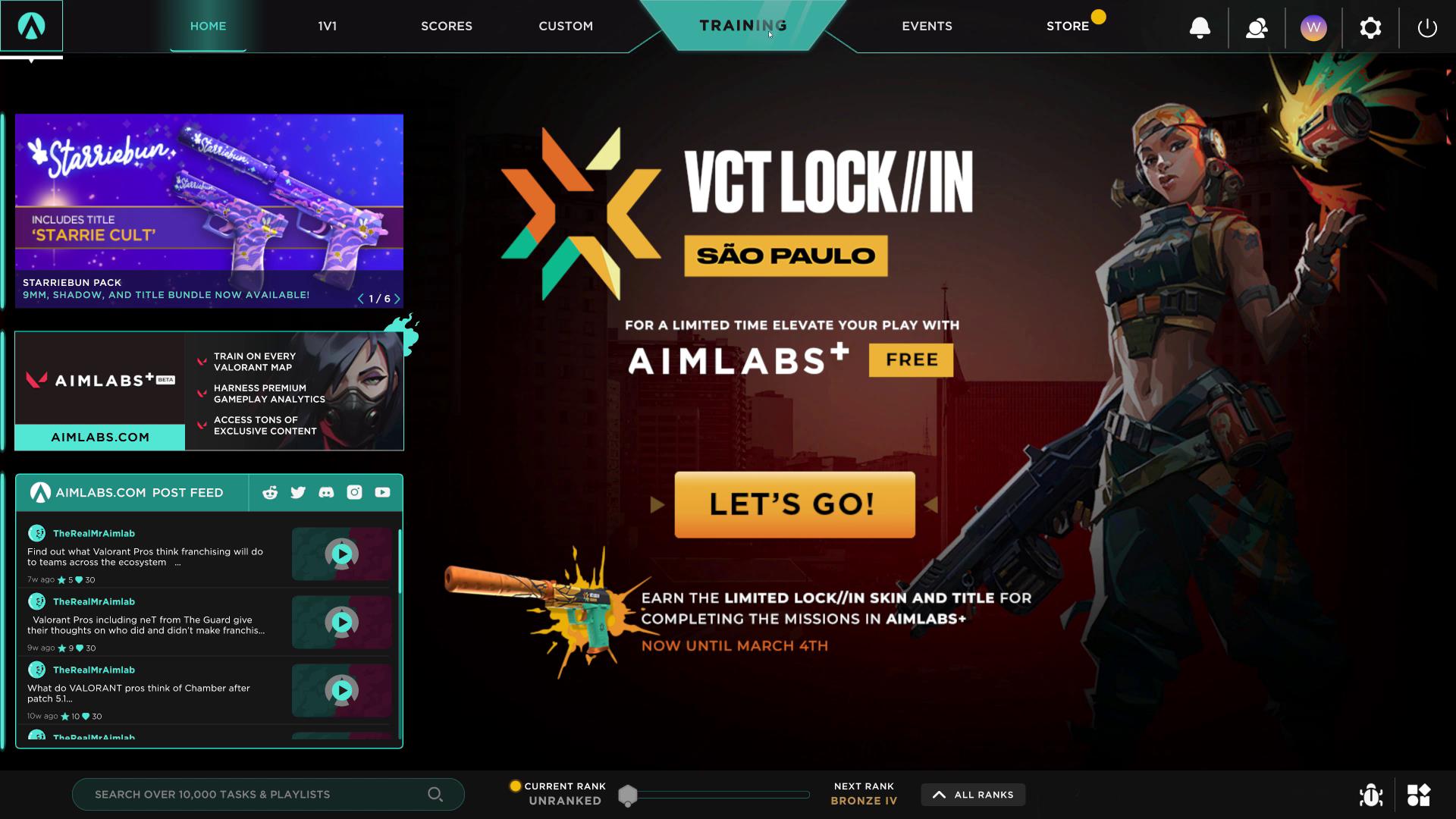Click the Aimlabs logo in top-left corner
Image resolution: width=1456 pixels, height=819 pixels.
click(31, 25)
